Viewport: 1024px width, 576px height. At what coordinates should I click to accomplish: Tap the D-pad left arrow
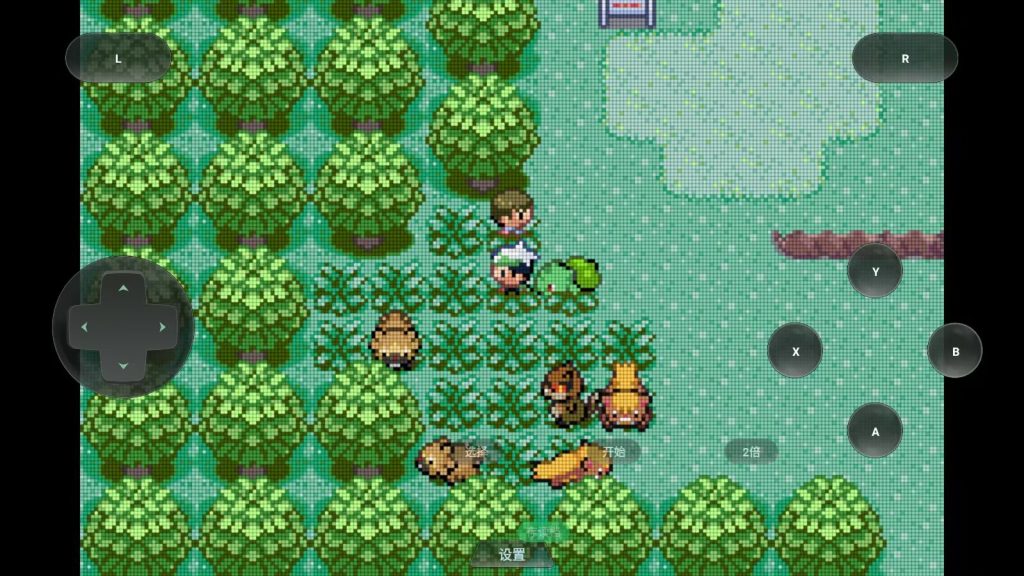pyautogui.click(x=84, y=328)
